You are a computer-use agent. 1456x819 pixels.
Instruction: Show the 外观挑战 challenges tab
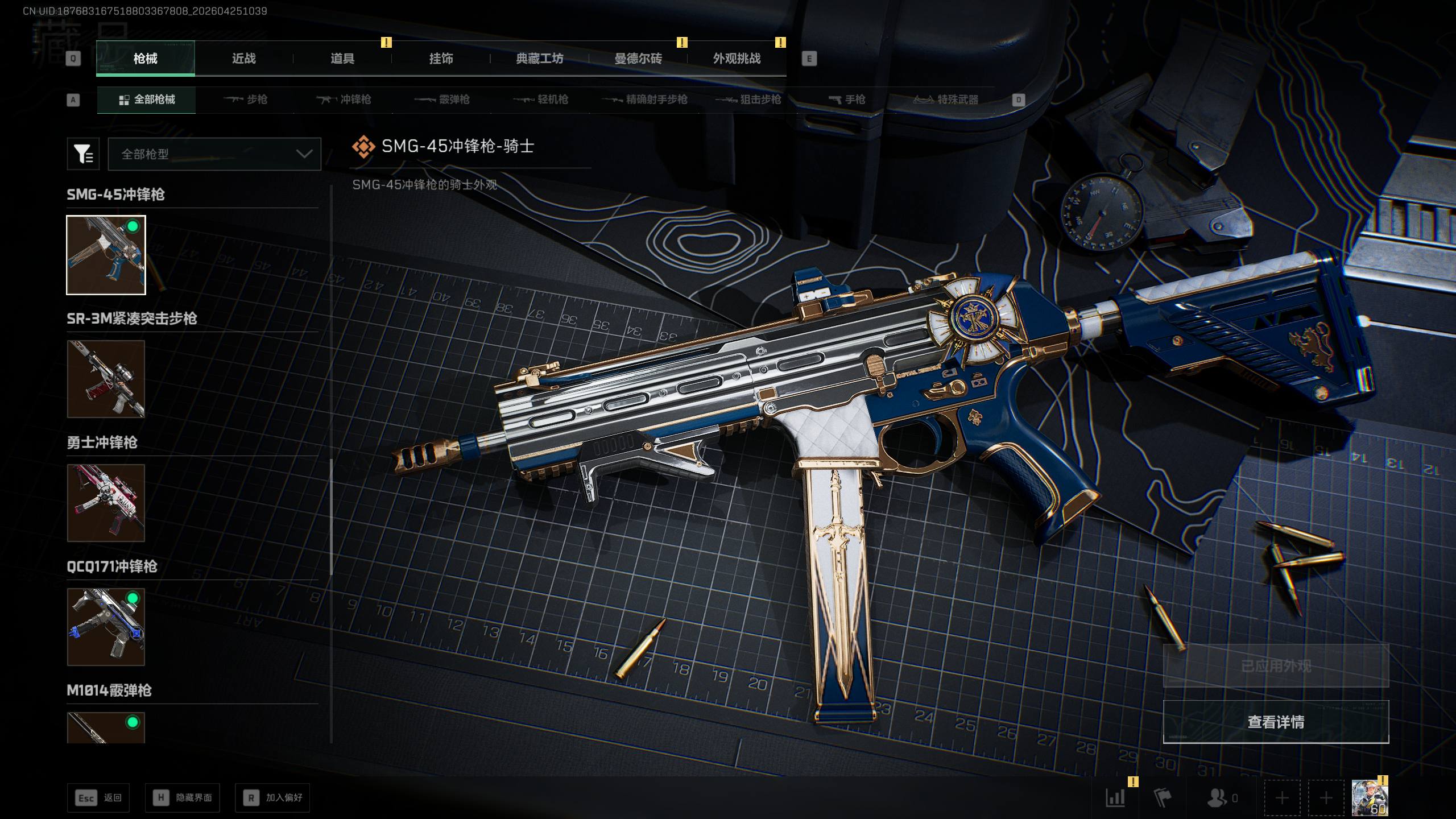(x=737, y=59)
